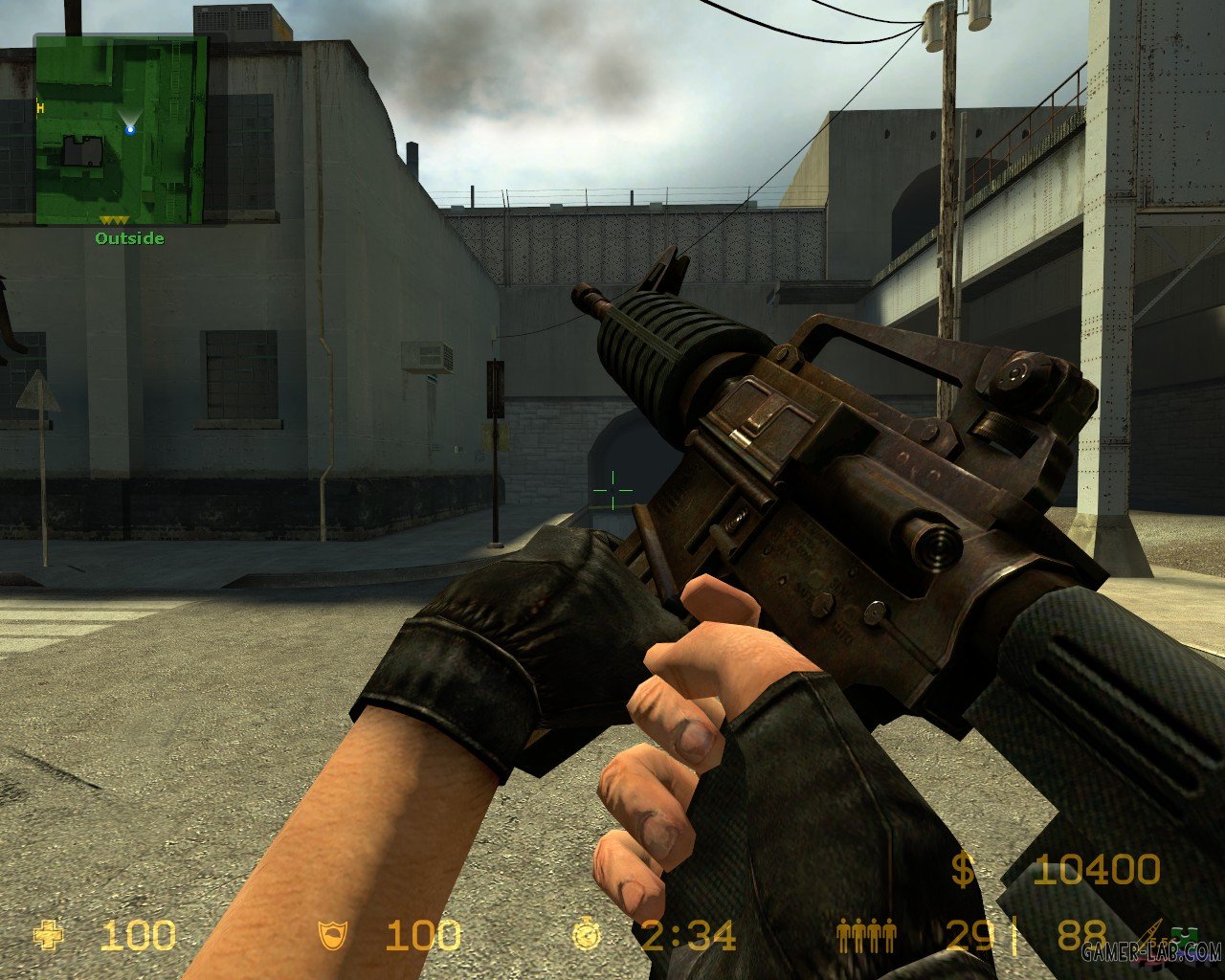Click the green radar minimap
This screenshot has width=1225, height=980.
click(121, 131)
